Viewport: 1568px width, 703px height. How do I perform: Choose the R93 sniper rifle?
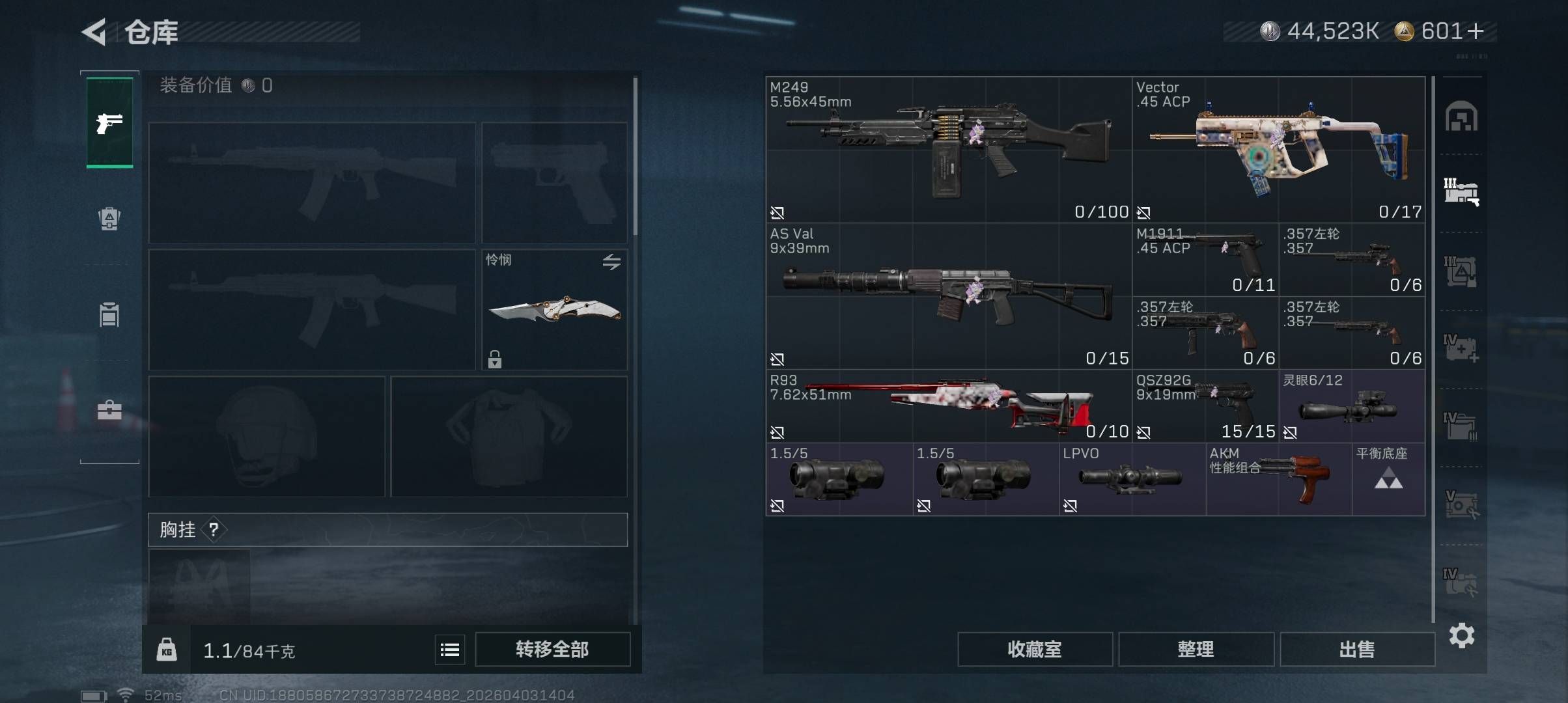(948, 406)
